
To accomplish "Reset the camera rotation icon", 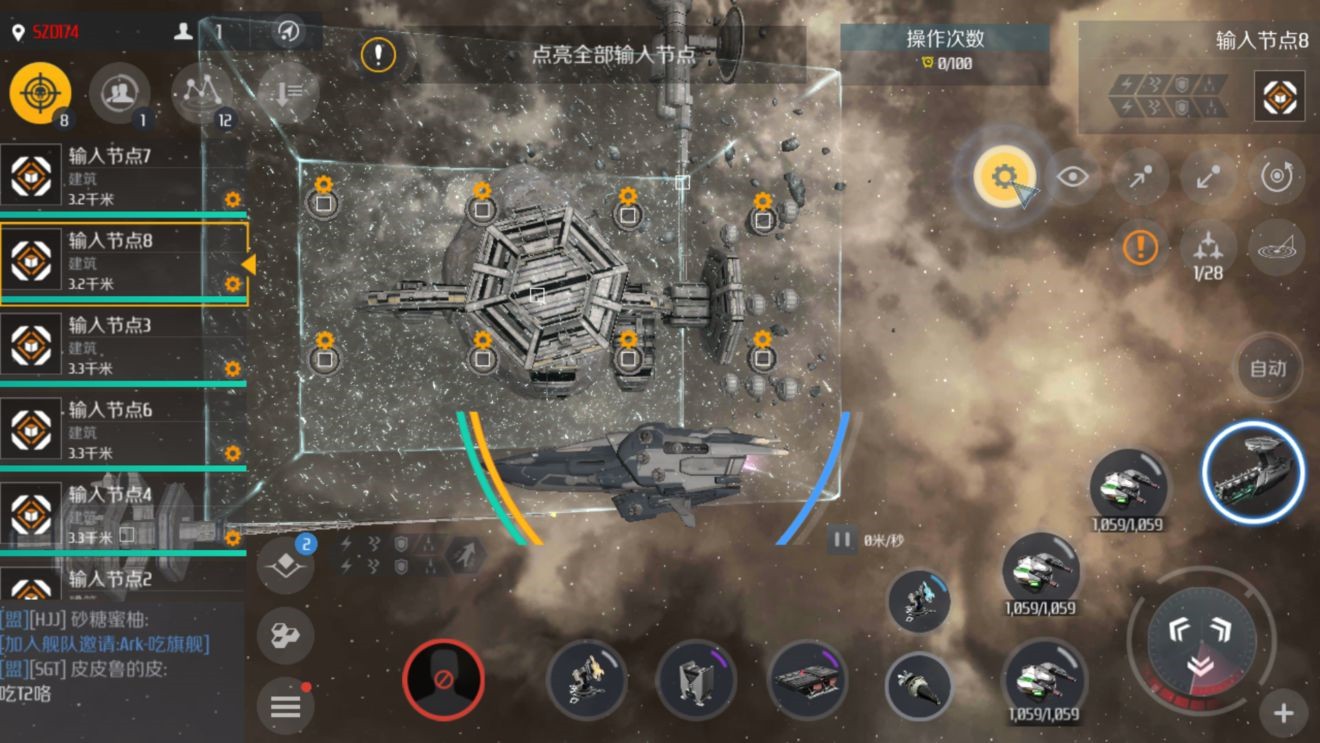I will pos(1277,177).
